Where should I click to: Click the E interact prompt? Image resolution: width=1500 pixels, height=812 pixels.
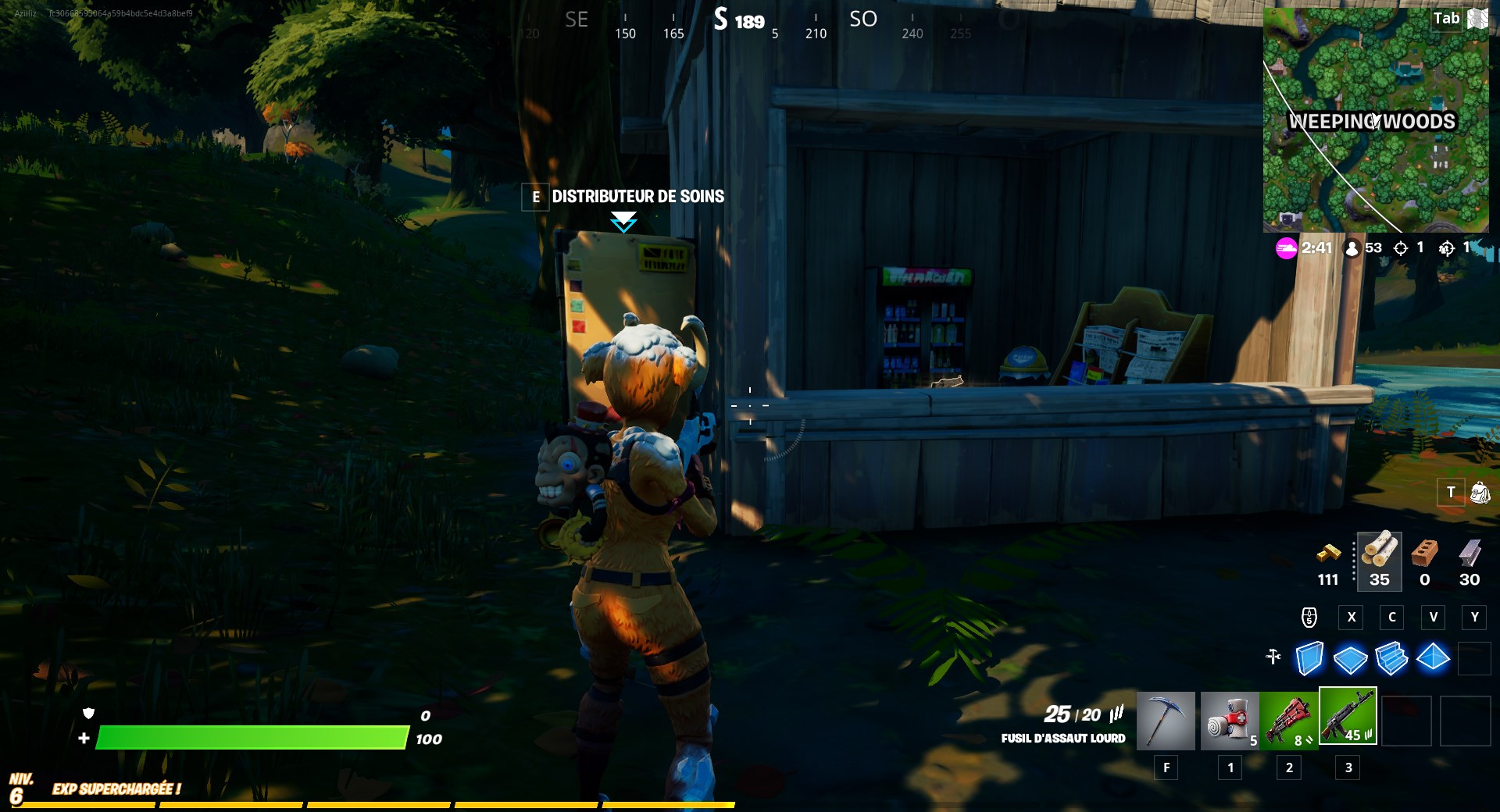coord(535,198)
